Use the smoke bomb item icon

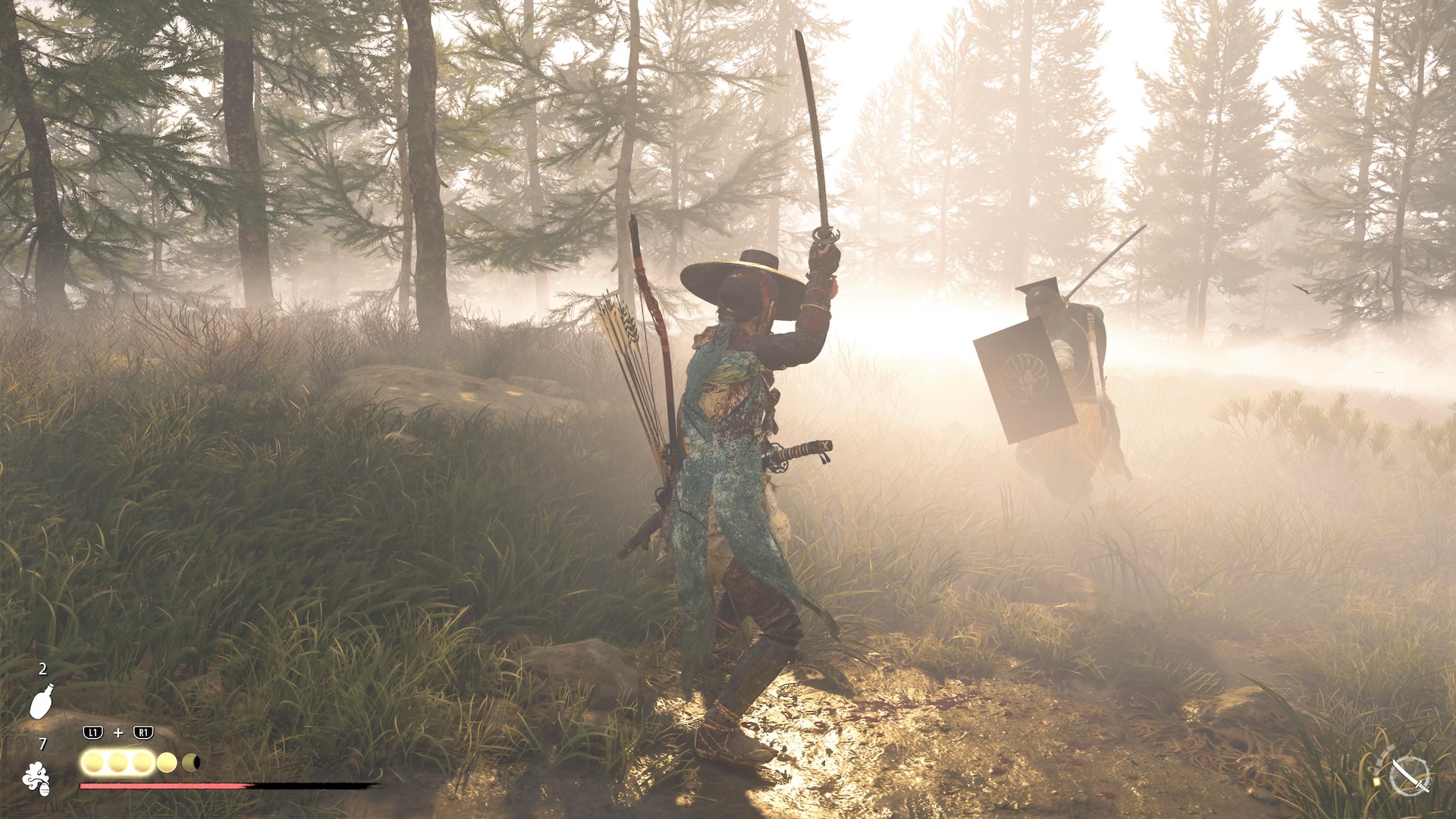(36, 779)
